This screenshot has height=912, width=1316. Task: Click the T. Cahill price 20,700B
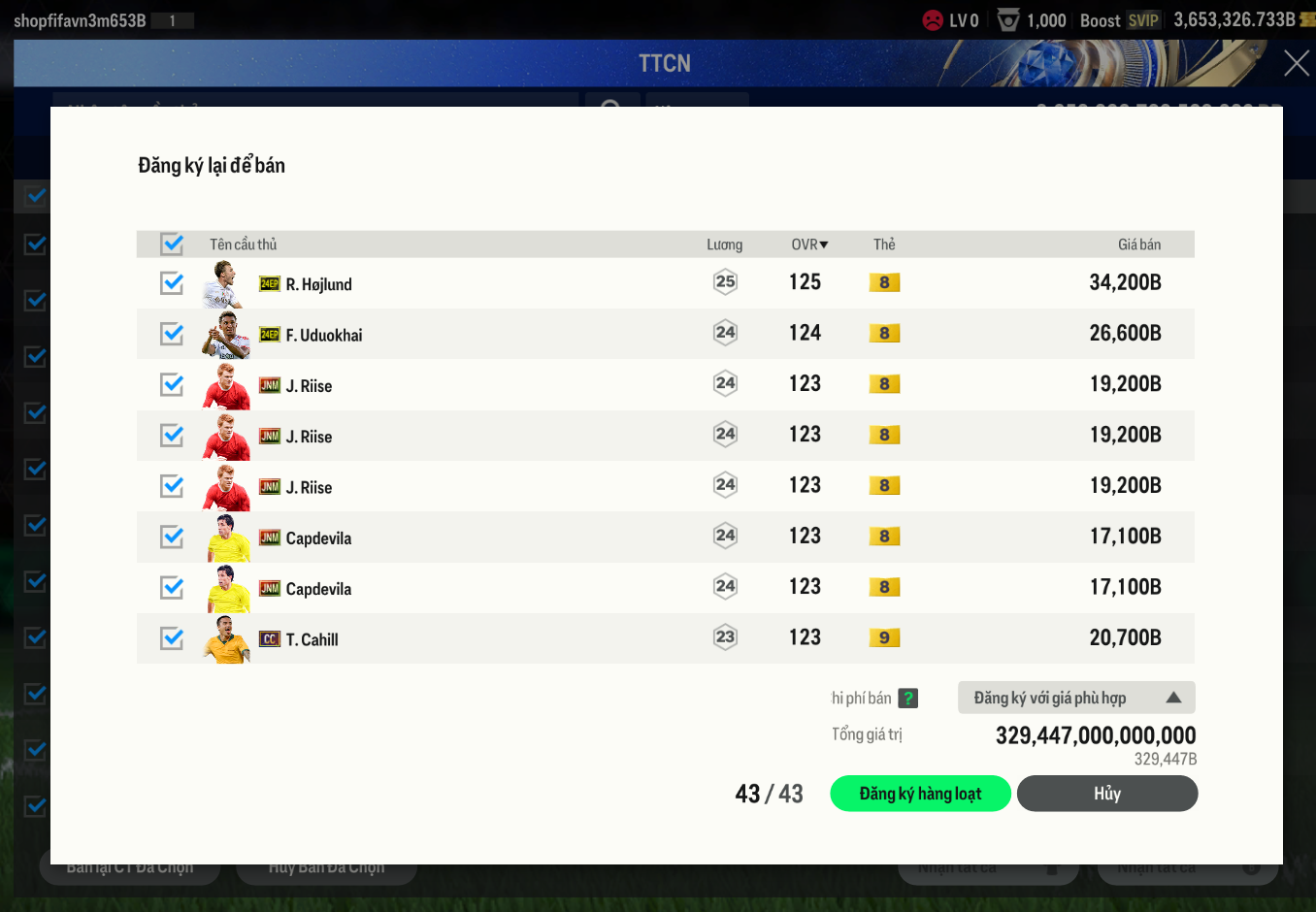click(1125, 637)
